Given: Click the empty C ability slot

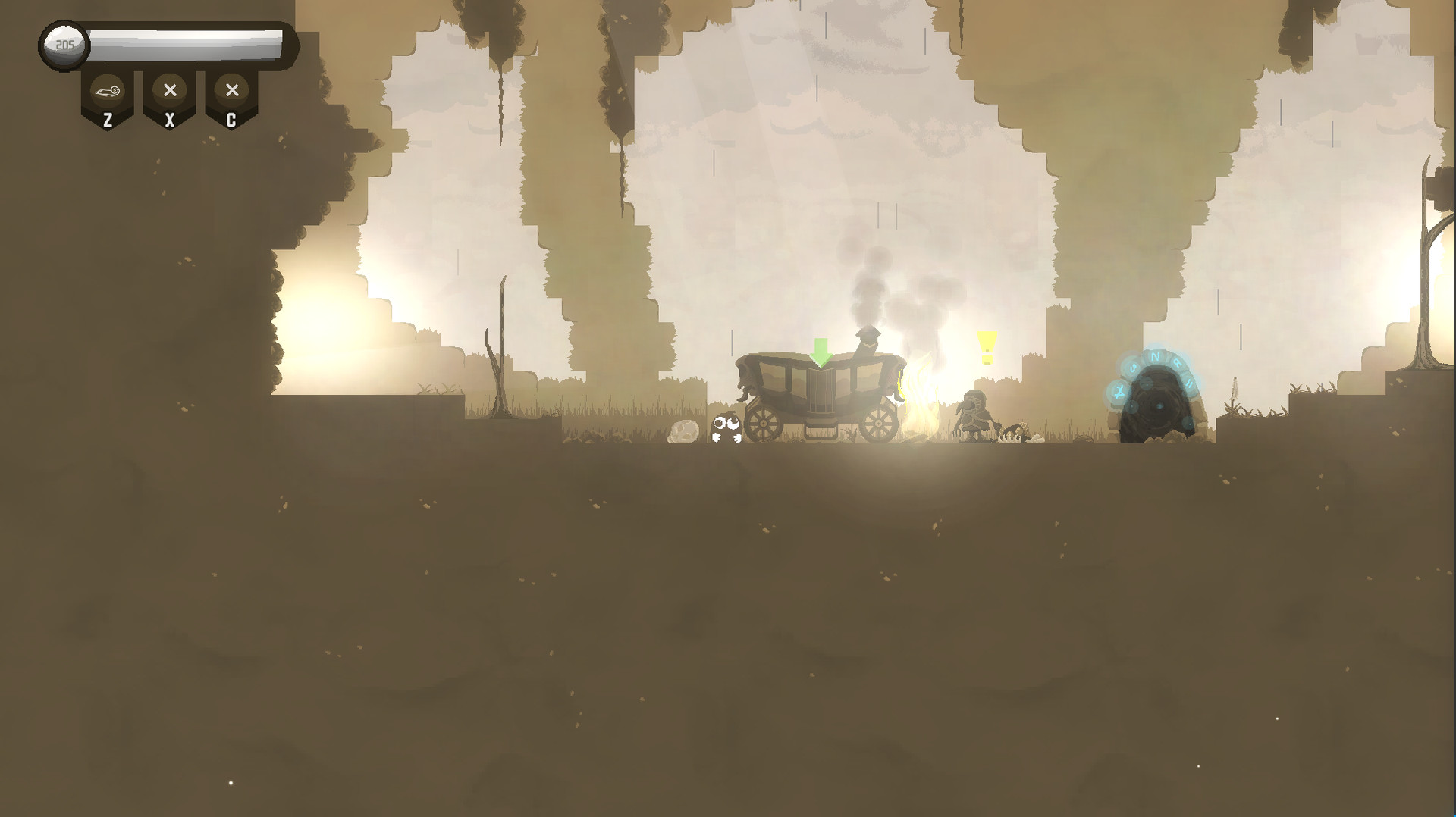Looking at the screenshot, I should pyautogui.click(x=231, y=91).
